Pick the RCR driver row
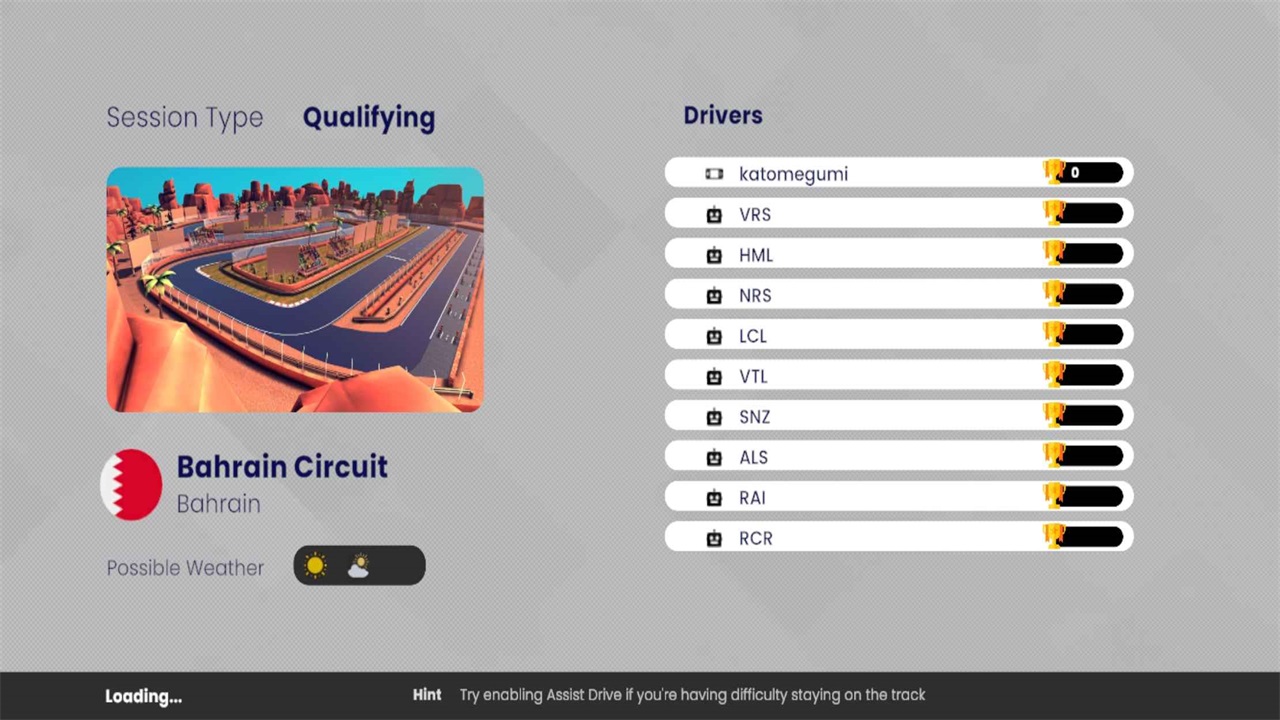This screenshot has height=720, width=1280. pyautogui.click(x=898, y=538)
